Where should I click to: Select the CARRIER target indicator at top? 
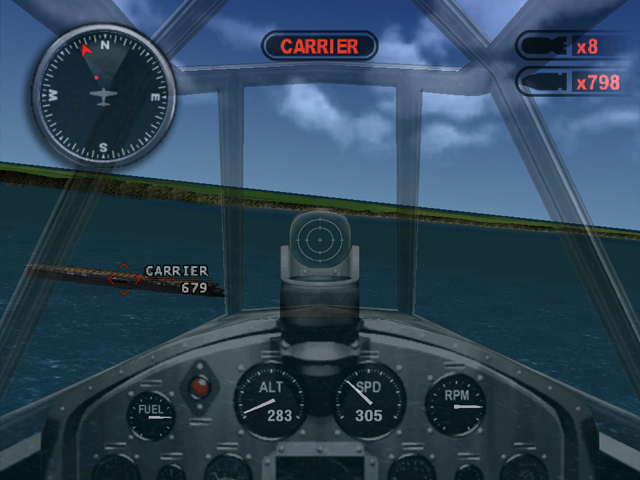tap(319, 46)
